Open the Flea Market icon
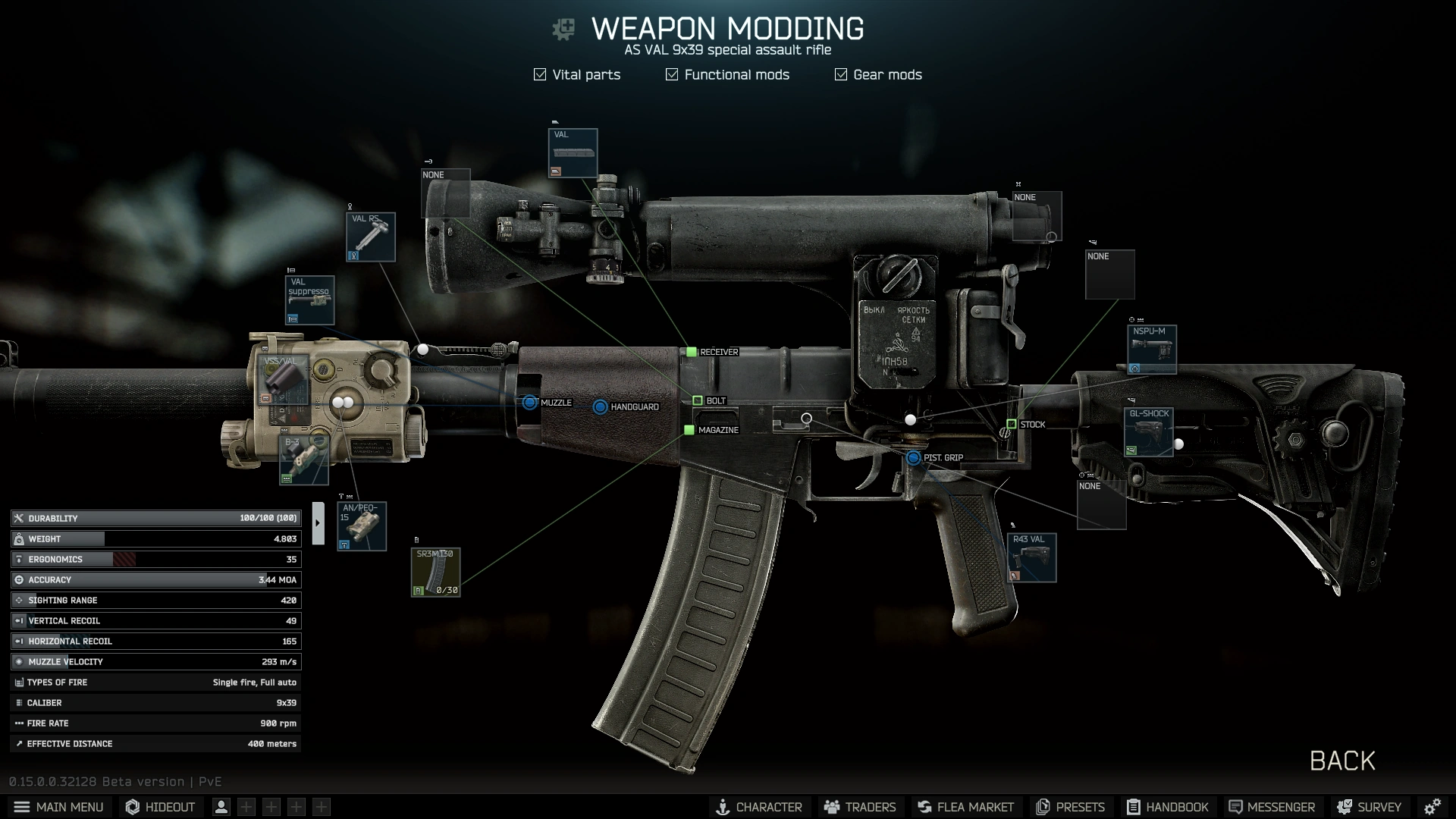This screenshot has width=1456, height=819. coord(965,807)
